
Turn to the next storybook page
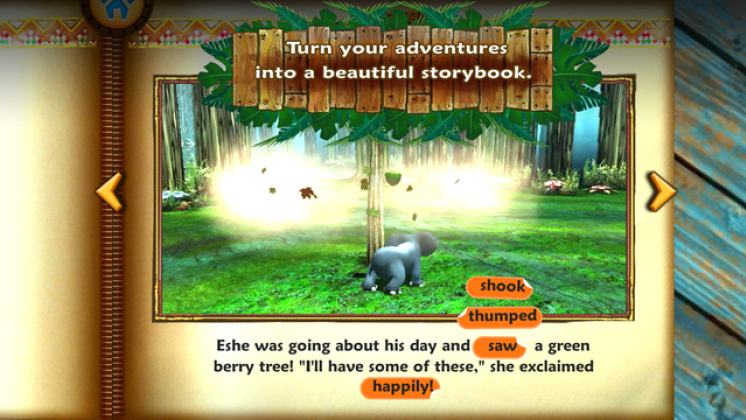click(x=660, y=190)
